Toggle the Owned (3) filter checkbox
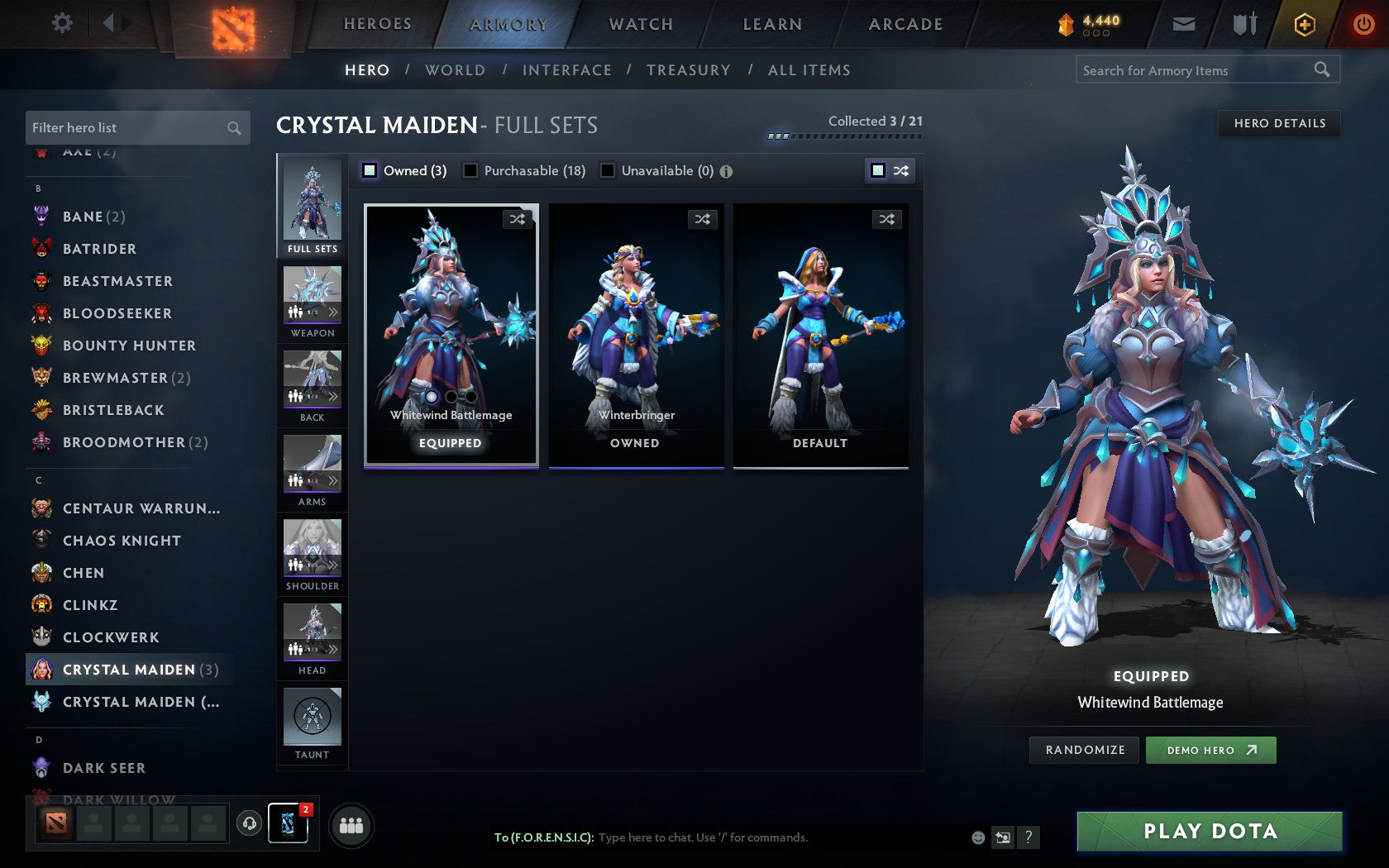This screenshot has width=1389, height=868. pos(369,171)
